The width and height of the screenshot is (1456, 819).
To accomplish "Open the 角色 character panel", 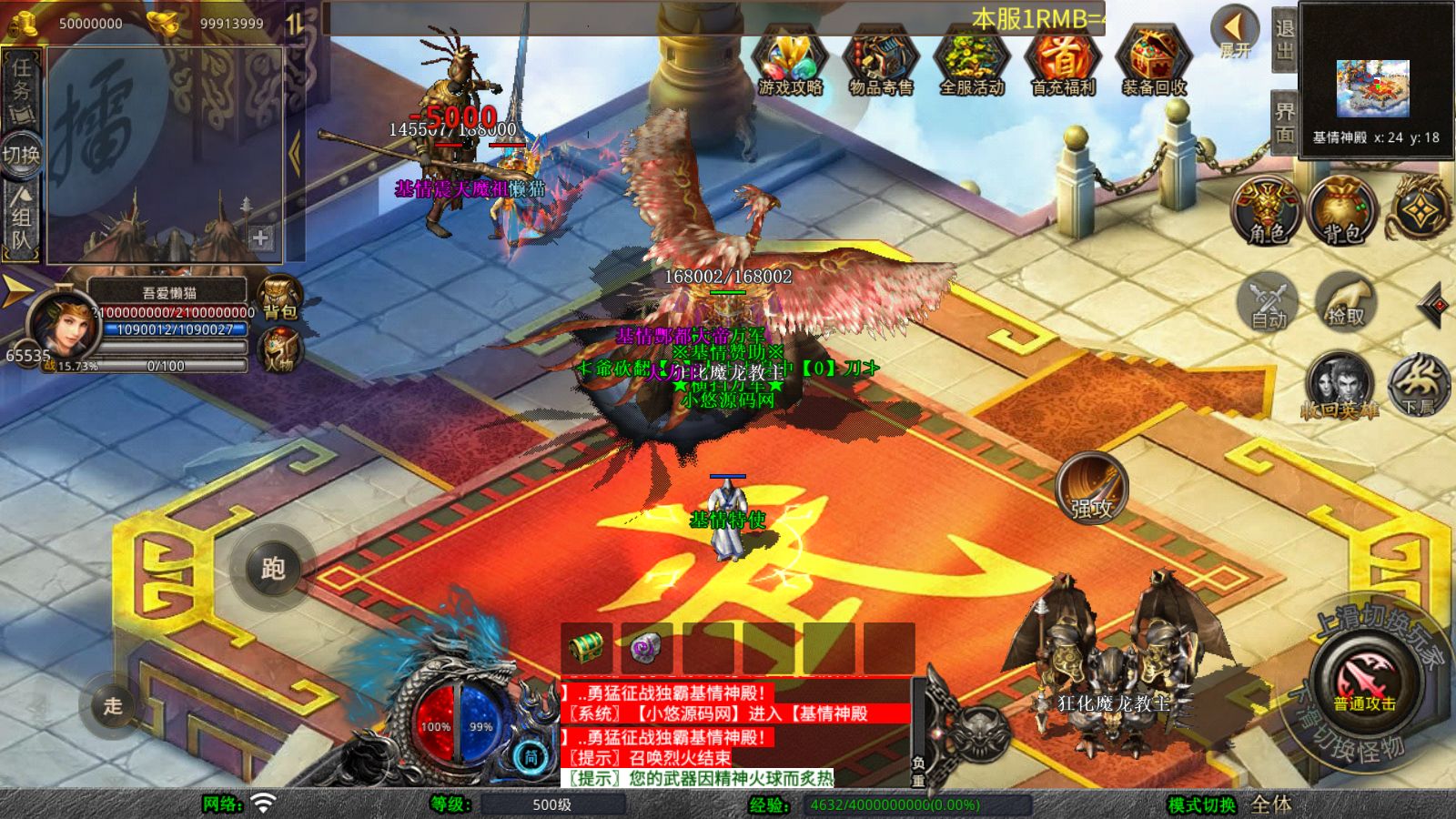I will pyautogui.click(x=1267, y=211).
